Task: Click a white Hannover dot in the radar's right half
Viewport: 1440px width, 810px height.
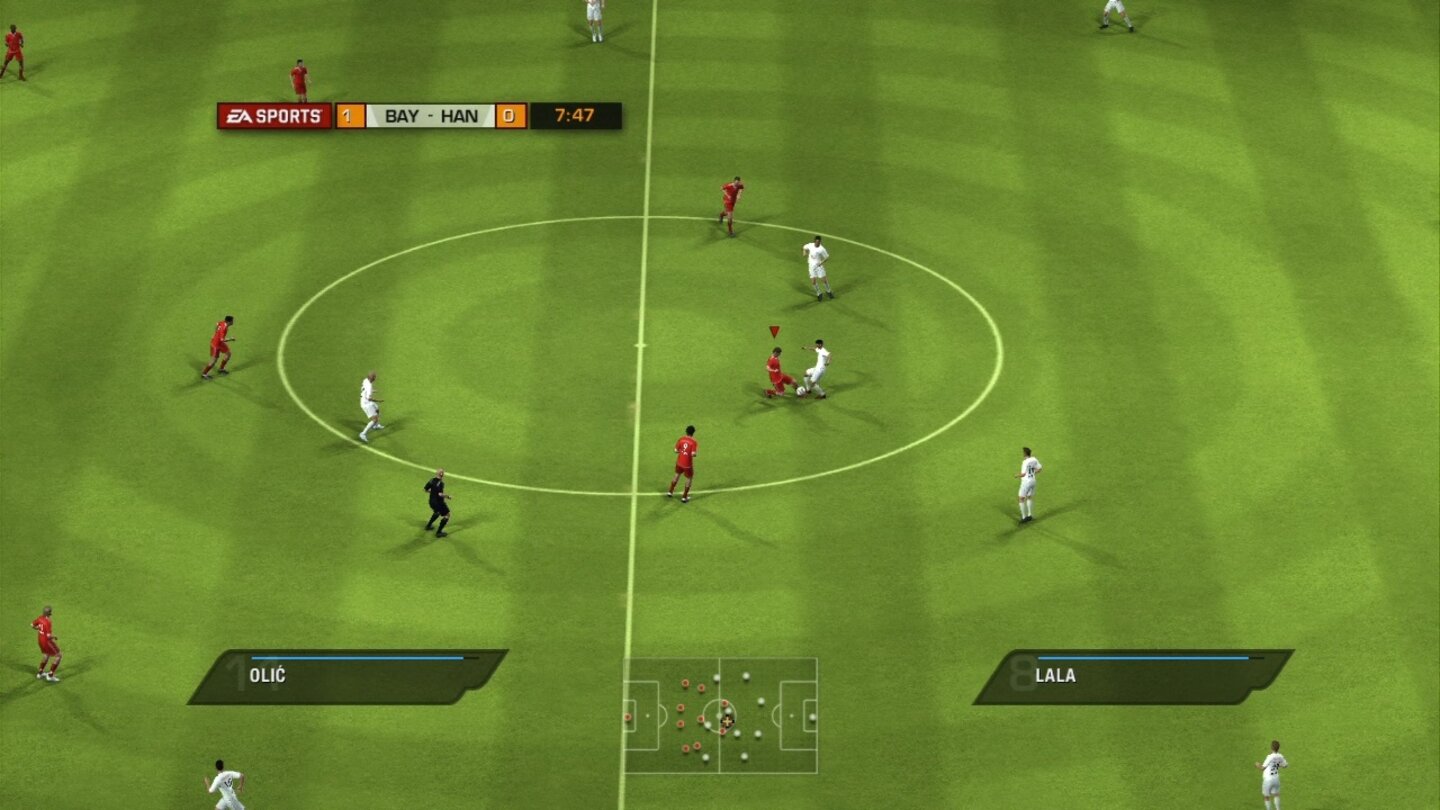Action: pyautogui.click(x=760, y=700)
